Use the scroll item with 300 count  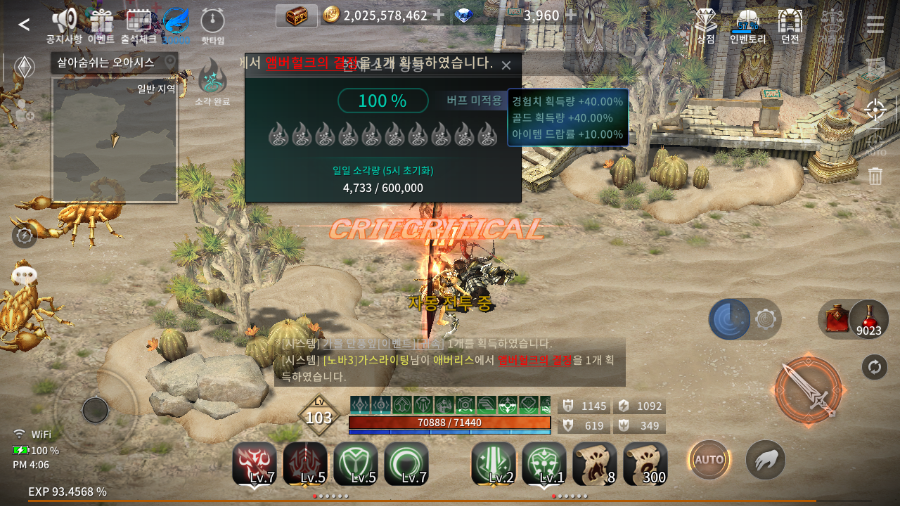coord(645,463)
